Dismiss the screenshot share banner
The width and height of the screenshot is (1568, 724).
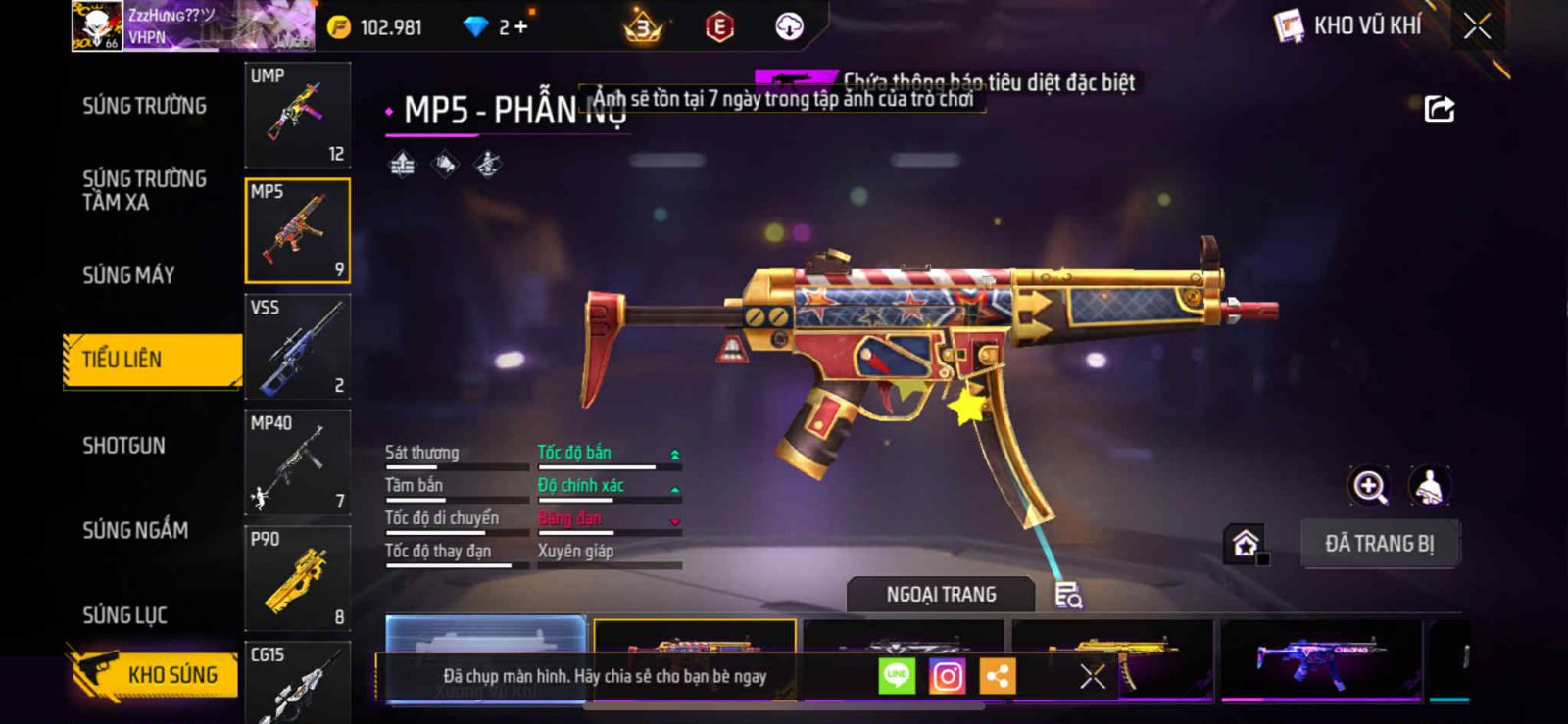(x=1092, y=676)
